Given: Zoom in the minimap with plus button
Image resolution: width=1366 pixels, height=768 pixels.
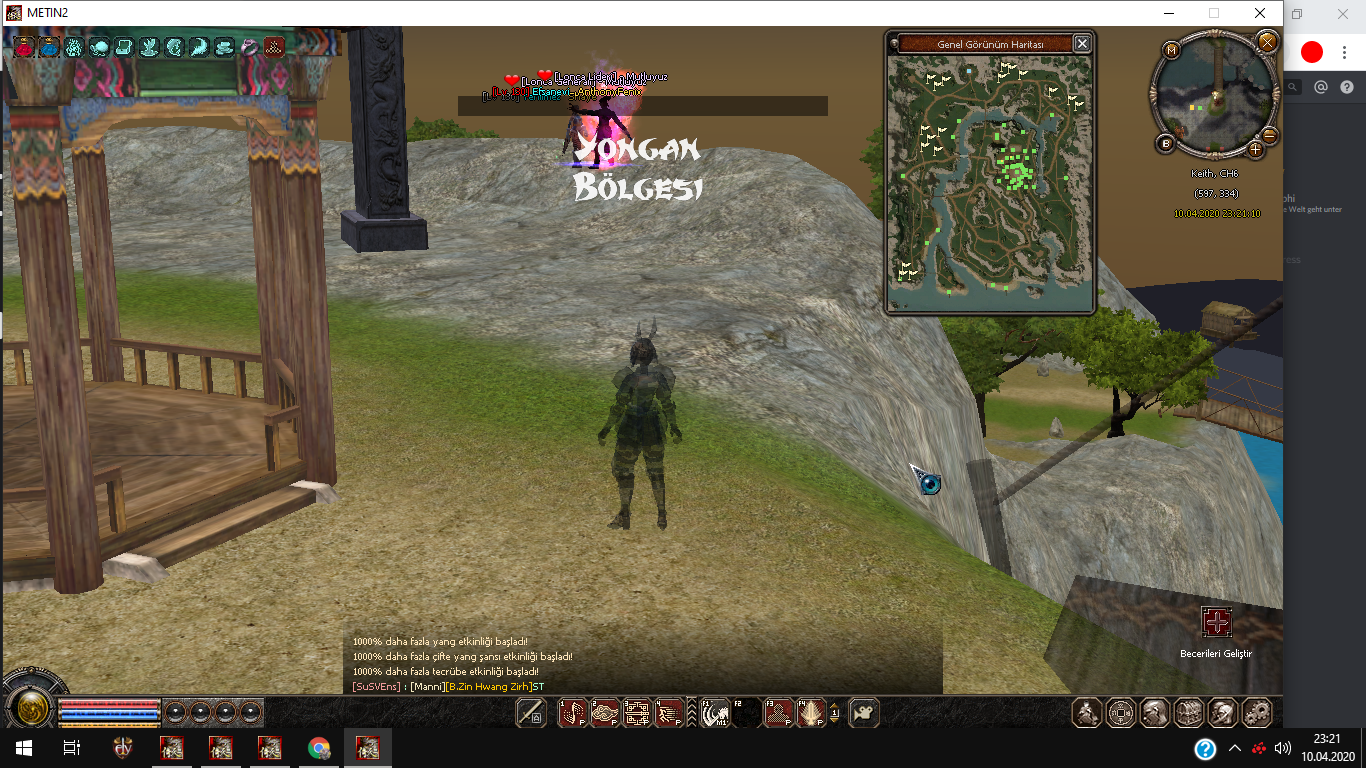Looking at the screenshot, I should click(1256, 150).
